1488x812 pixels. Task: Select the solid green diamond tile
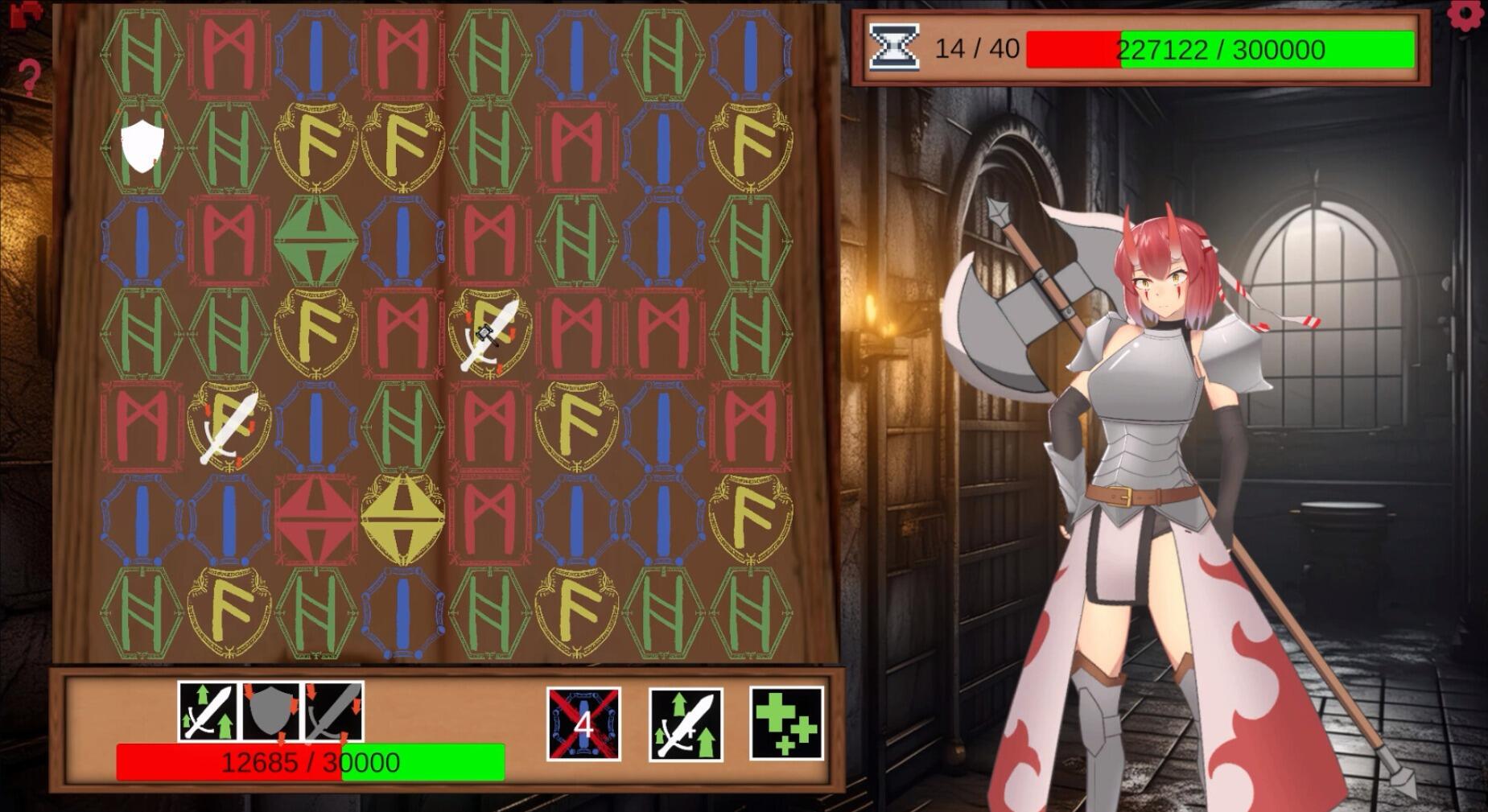point(315,241)
